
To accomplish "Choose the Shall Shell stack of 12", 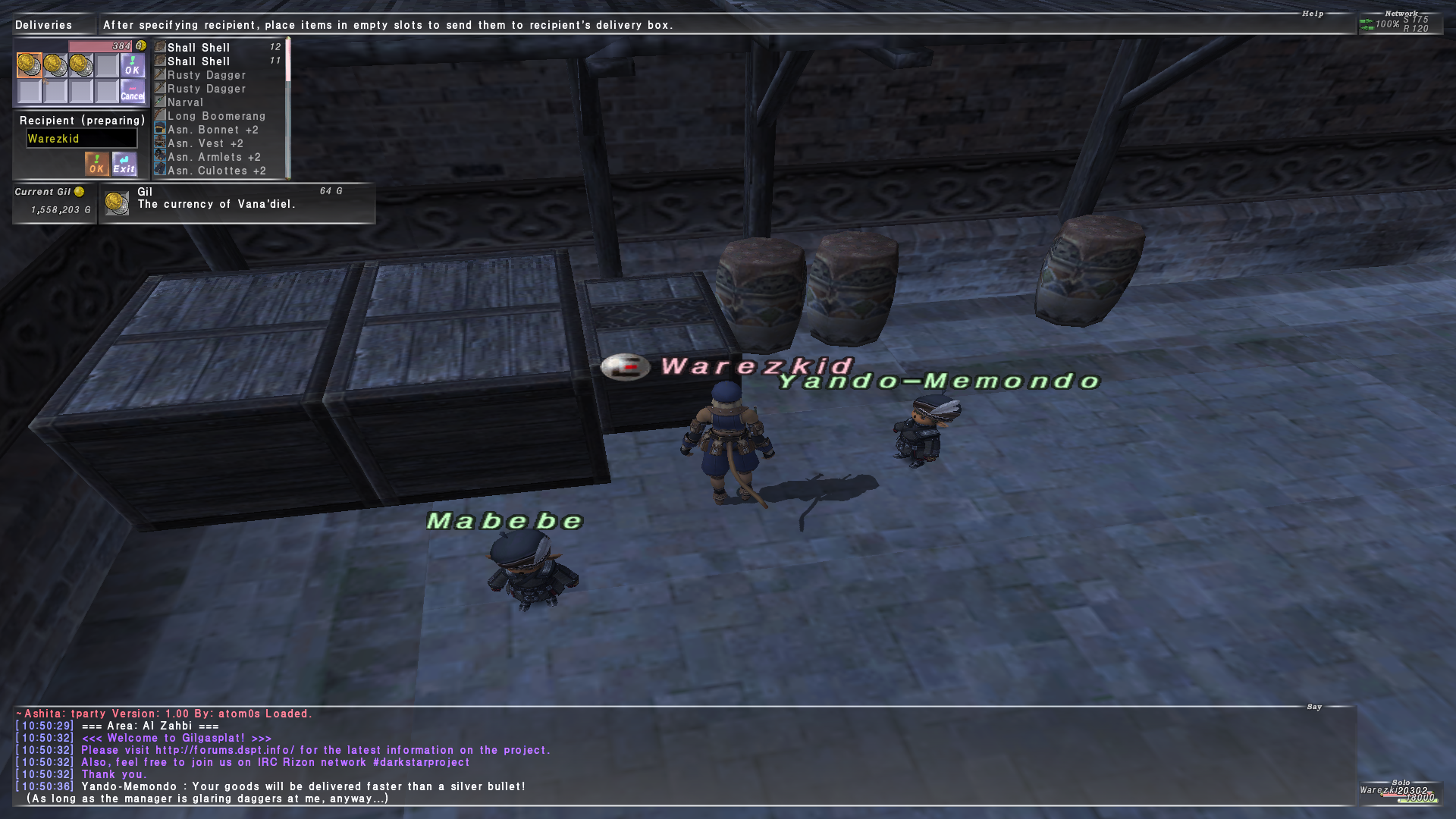I will pyautogui.click(x=218, y=48).
